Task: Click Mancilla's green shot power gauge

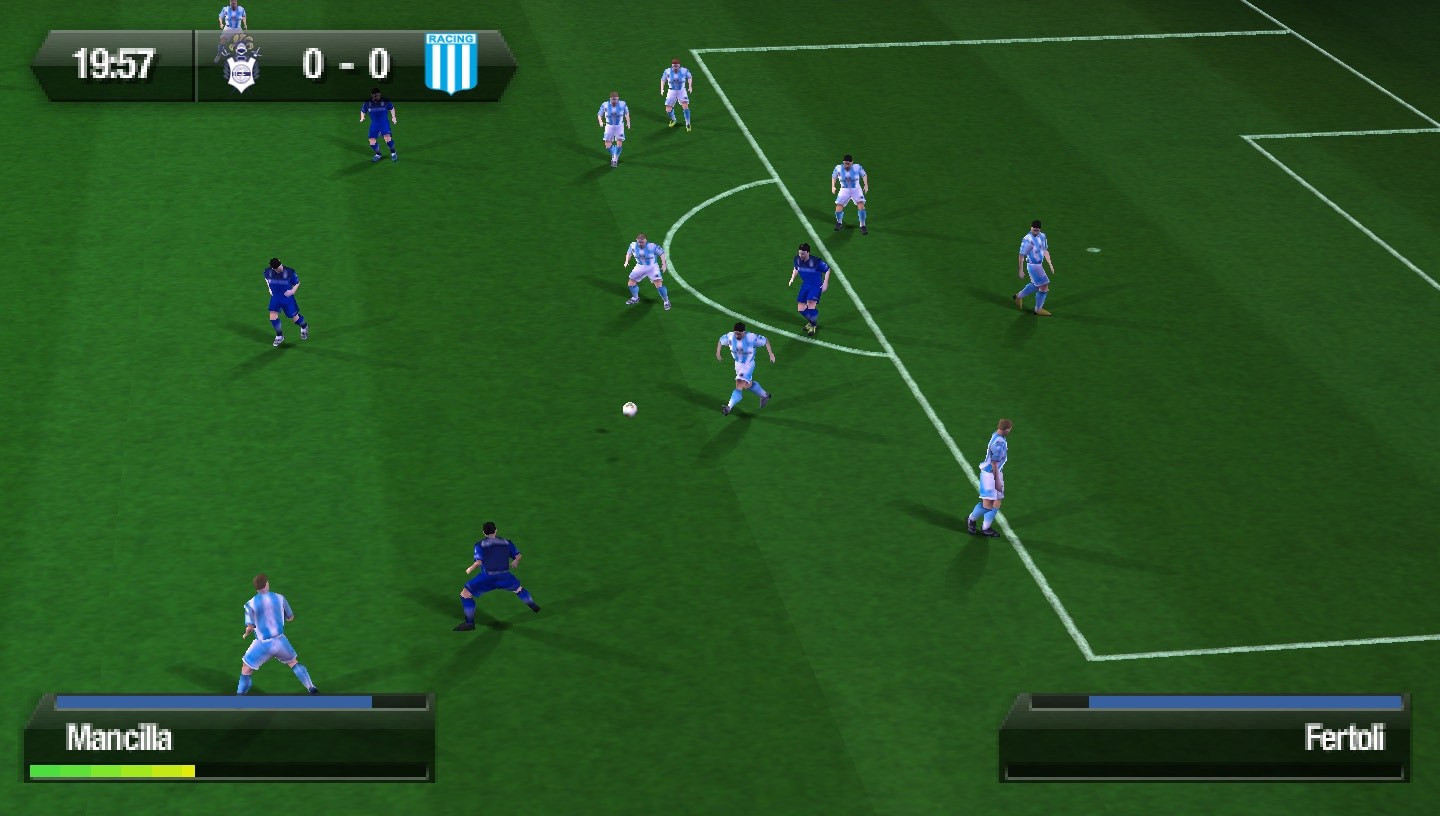Action: pos(112,770)
